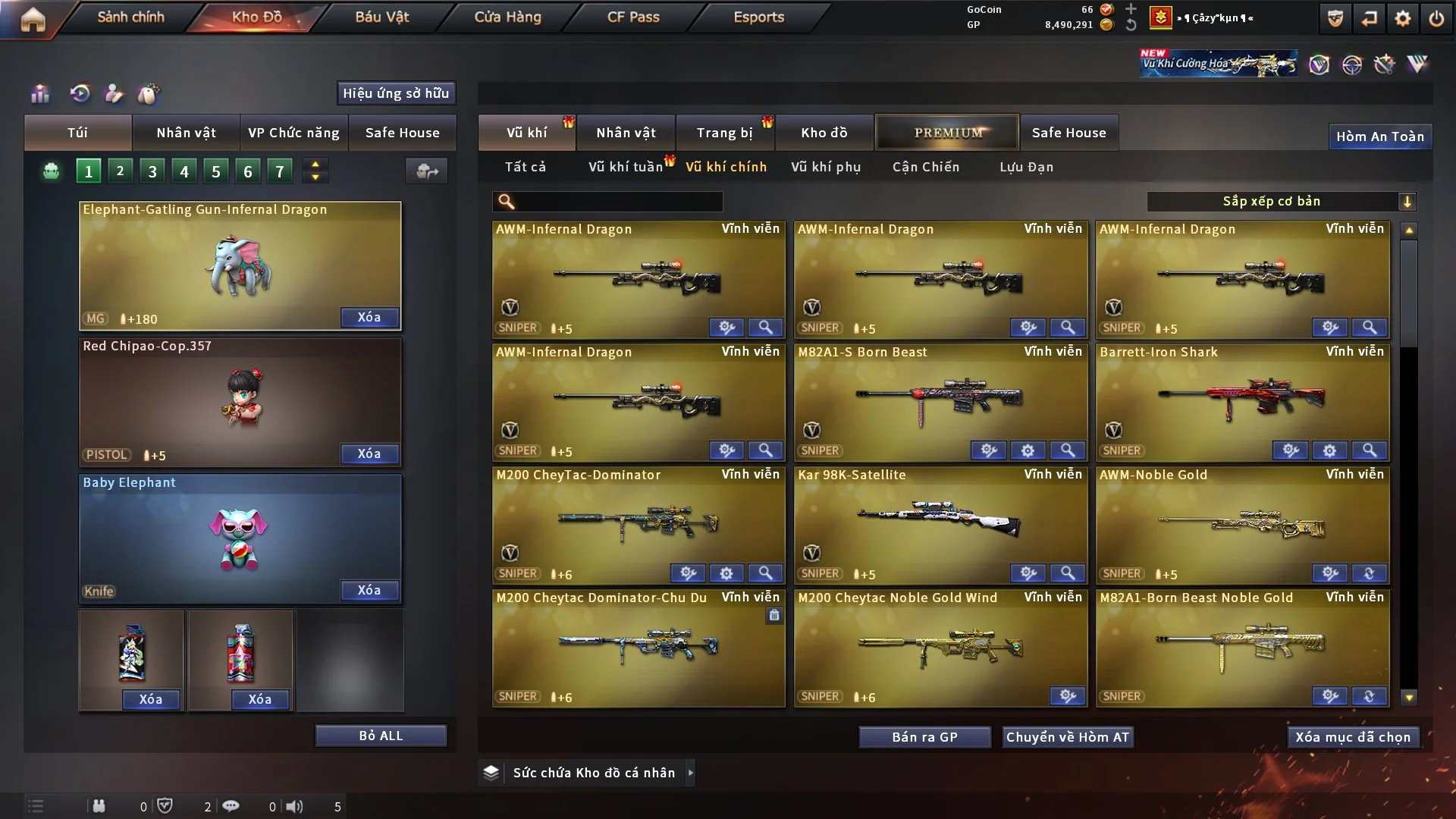Open the Hòm An Toàn safe box
The image size is (1456, 819).
(x=1379, y=136)
